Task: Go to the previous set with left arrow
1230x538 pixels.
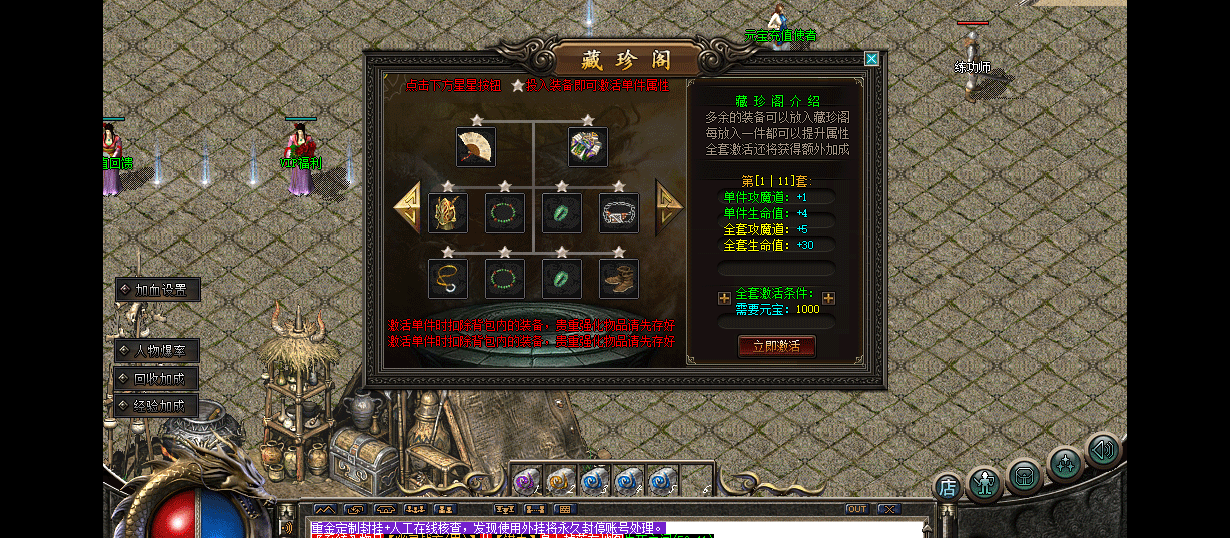Action: (407, 208)
